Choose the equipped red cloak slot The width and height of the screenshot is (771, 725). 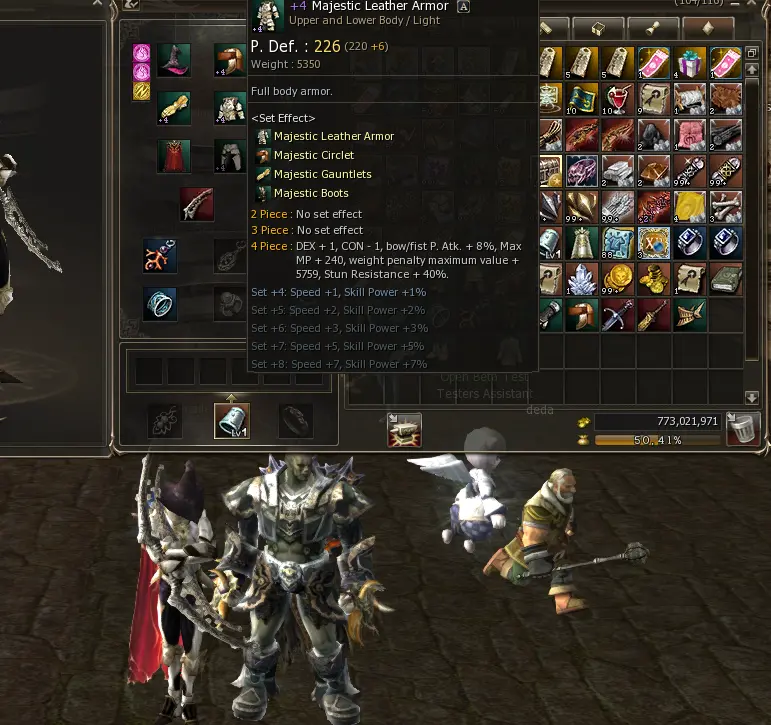coord(173,157)
